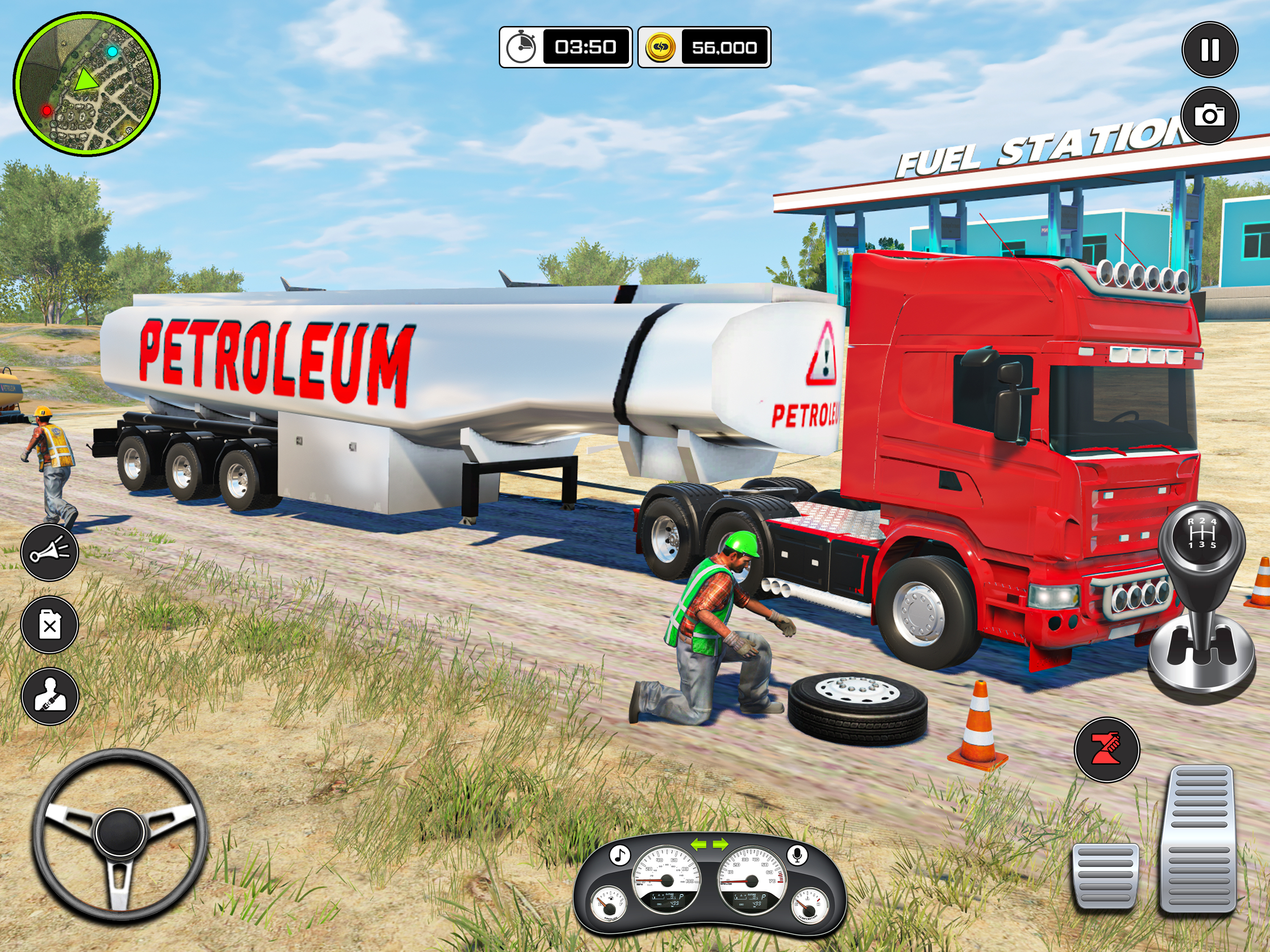Tap the gold coin icon
1270x952 pixels.
pos(660,47)
